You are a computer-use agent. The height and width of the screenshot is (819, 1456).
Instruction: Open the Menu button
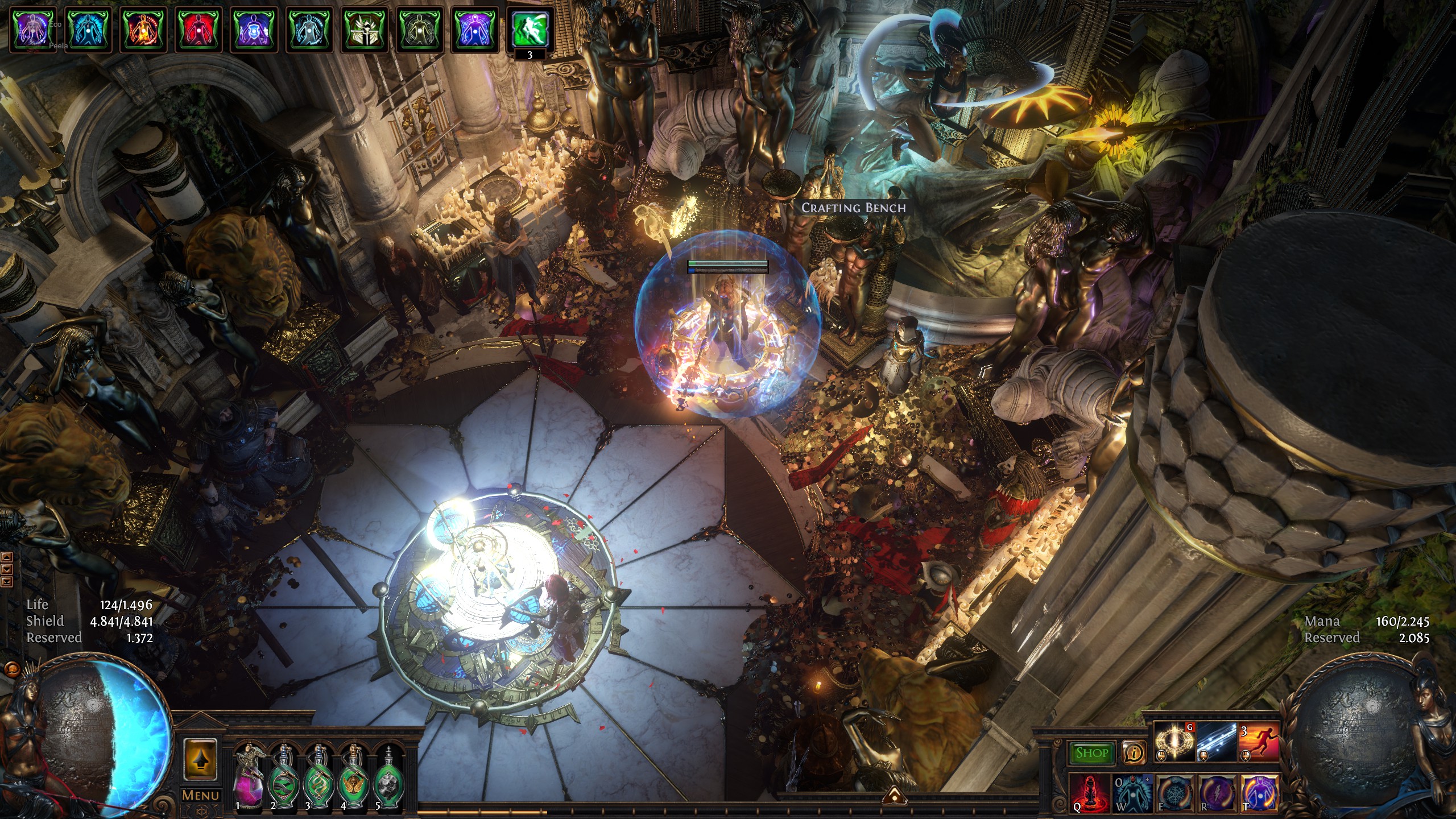click(200, 795)
